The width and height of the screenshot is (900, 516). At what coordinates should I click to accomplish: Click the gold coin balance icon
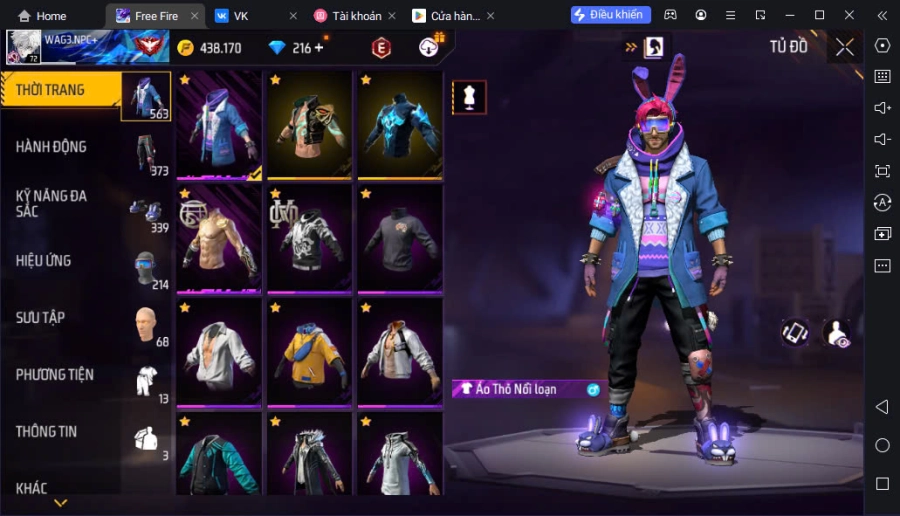point(185,48)
